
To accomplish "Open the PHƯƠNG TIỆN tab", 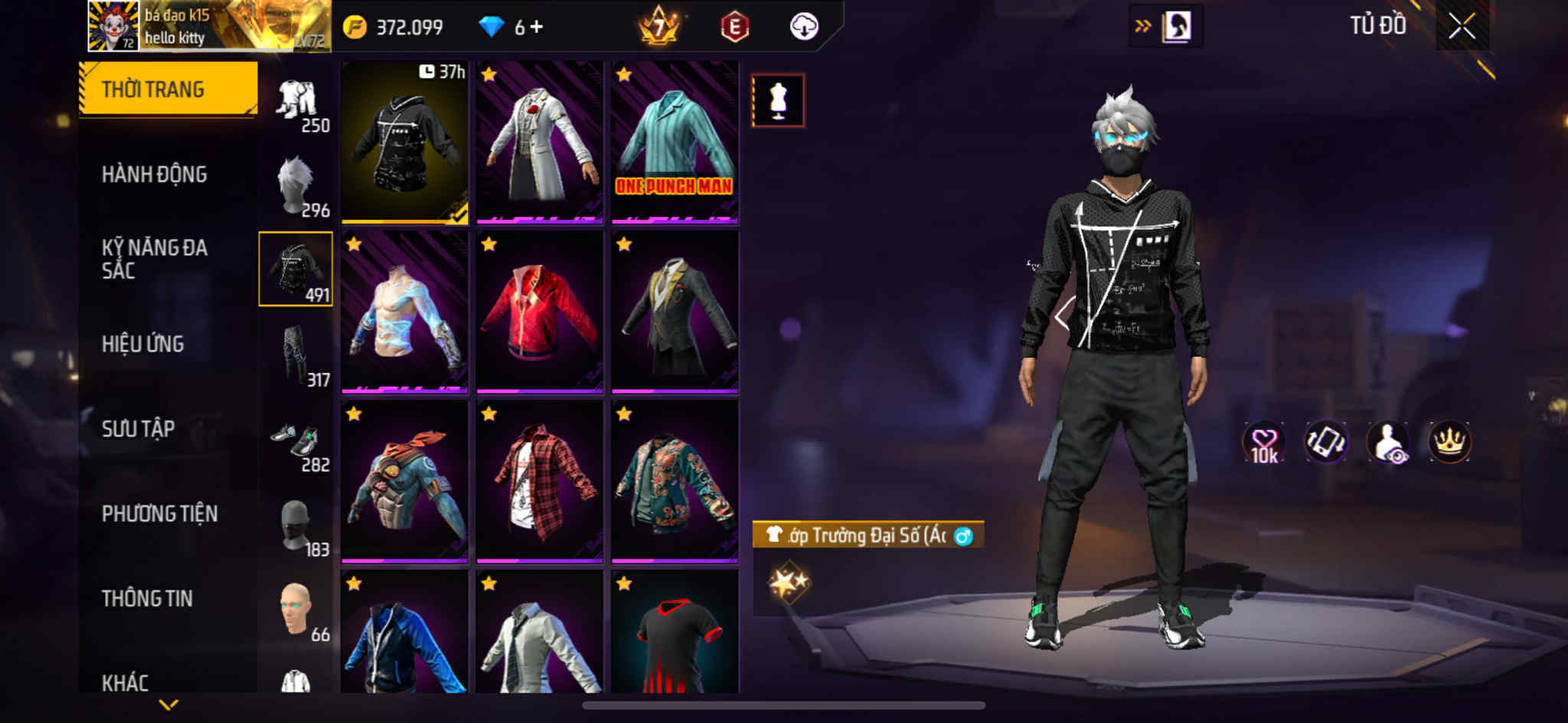I will pos(159,514).
